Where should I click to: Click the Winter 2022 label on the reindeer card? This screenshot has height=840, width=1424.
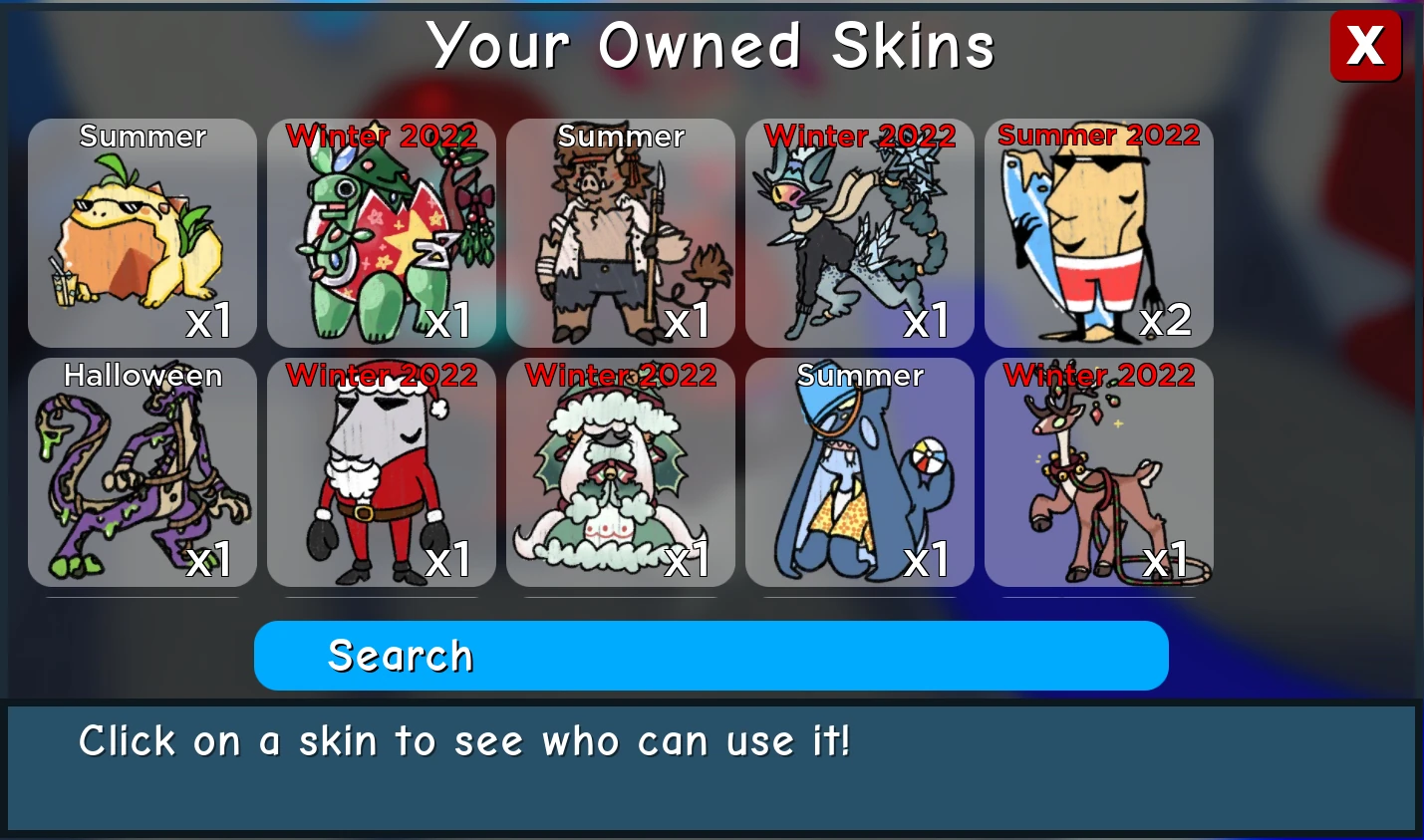tap(1098, 376)
